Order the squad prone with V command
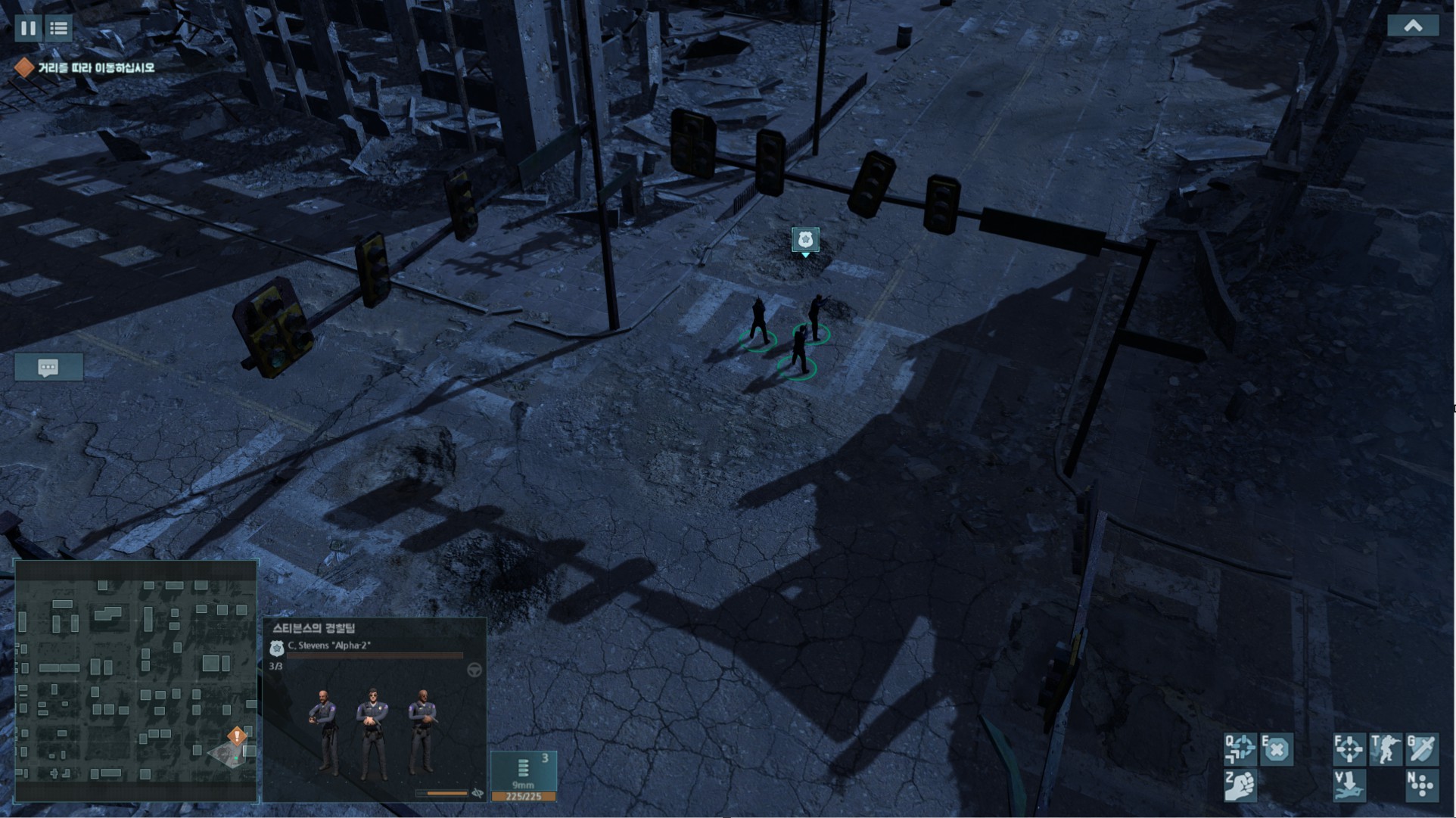1456x818 pixels. coord(1349,785)
